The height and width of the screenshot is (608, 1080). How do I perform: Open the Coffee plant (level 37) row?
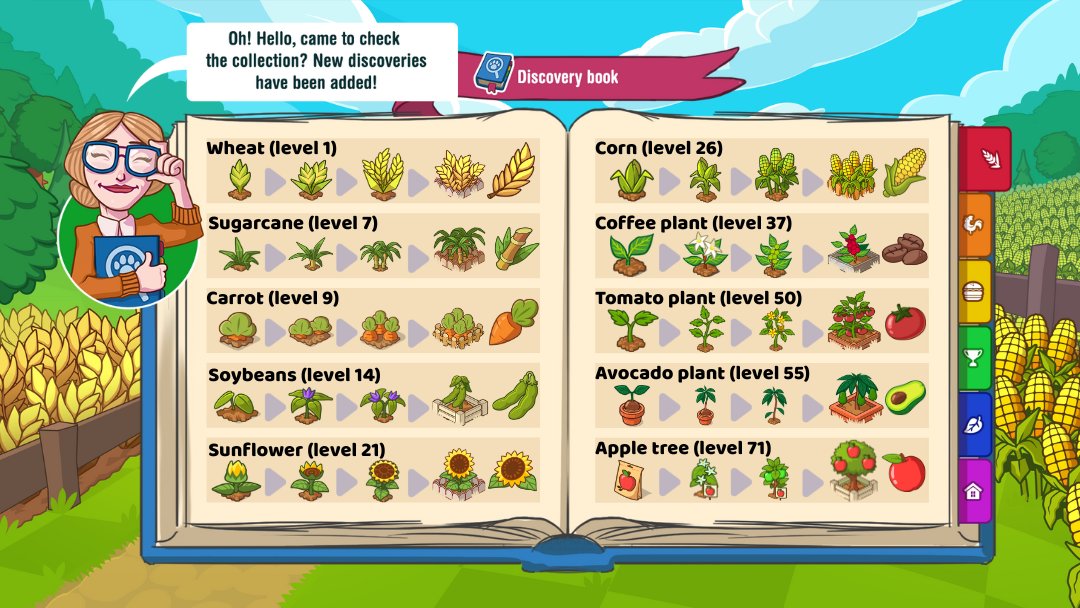[760, 246]
